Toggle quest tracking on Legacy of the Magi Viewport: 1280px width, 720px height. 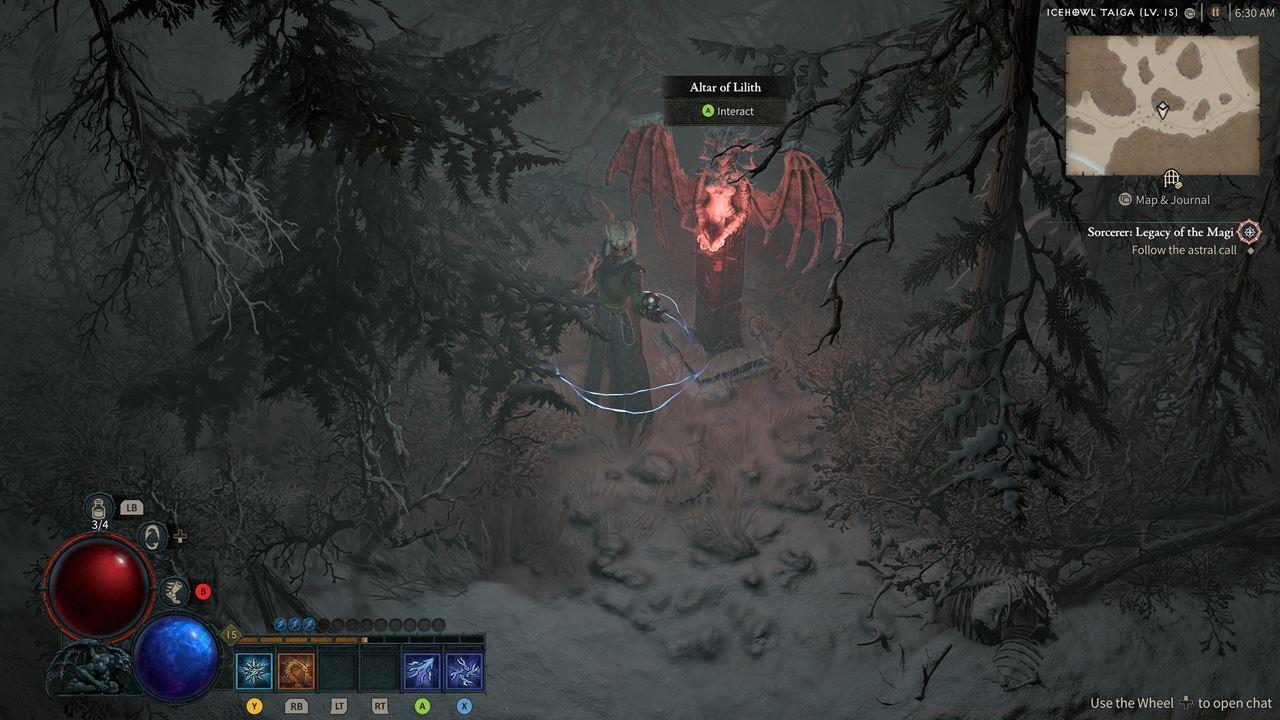pyautogui.click(x=1248, y=232)
